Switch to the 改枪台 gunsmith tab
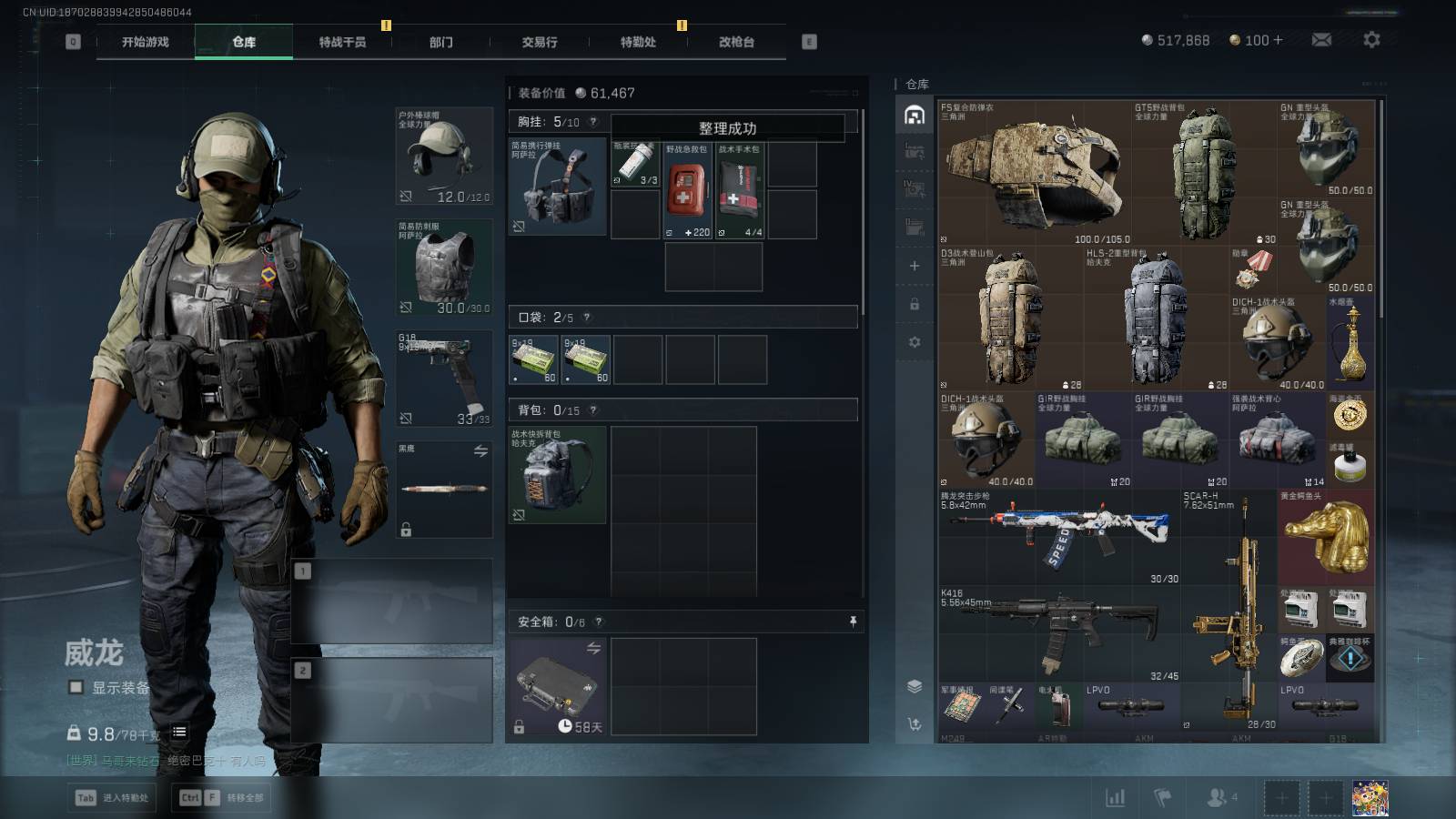The image size is (1456, 819). [736, 42]
